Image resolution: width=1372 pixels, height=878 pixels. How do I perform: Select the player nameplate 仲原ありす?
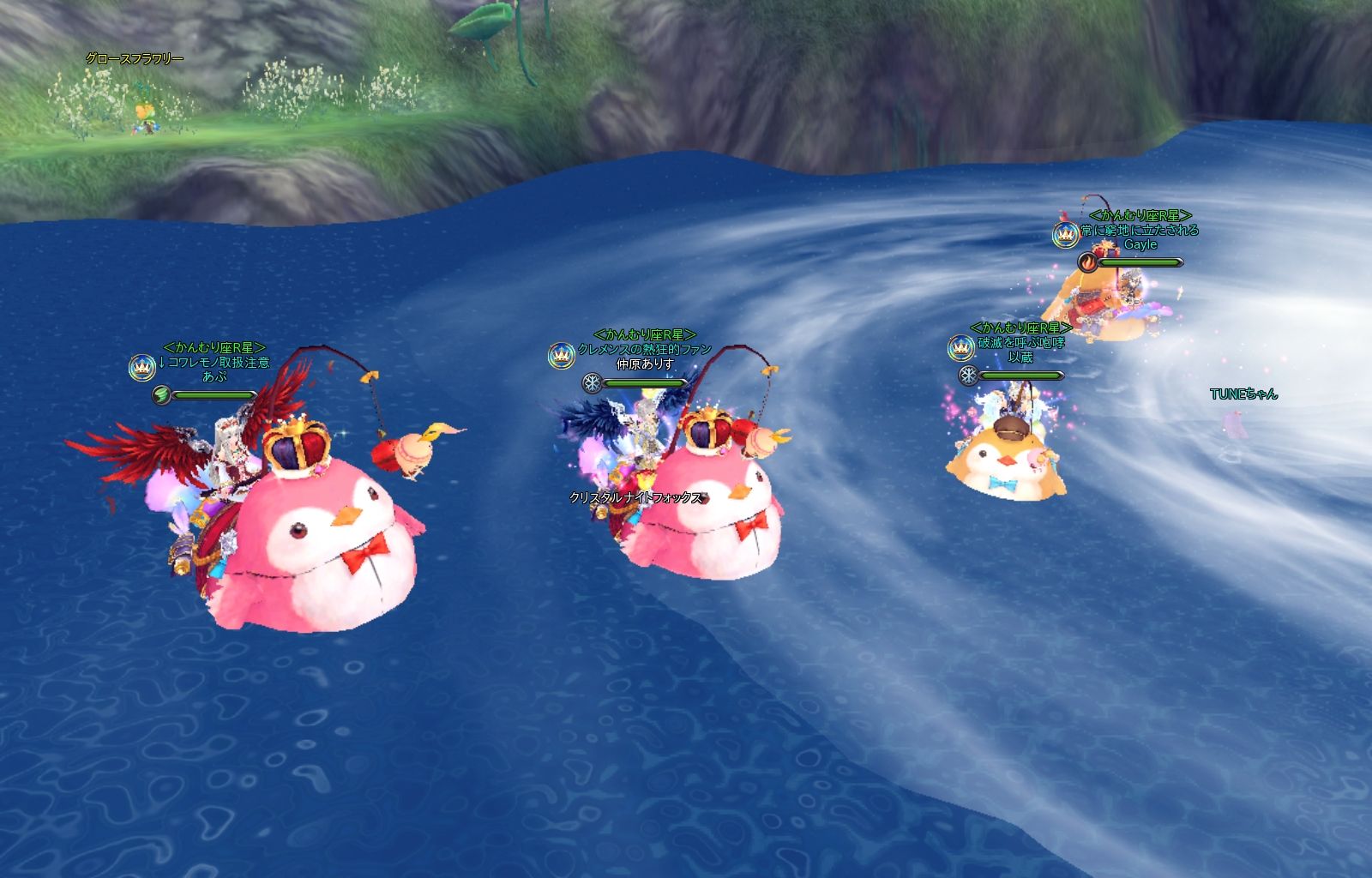click(x=645, y=364)
